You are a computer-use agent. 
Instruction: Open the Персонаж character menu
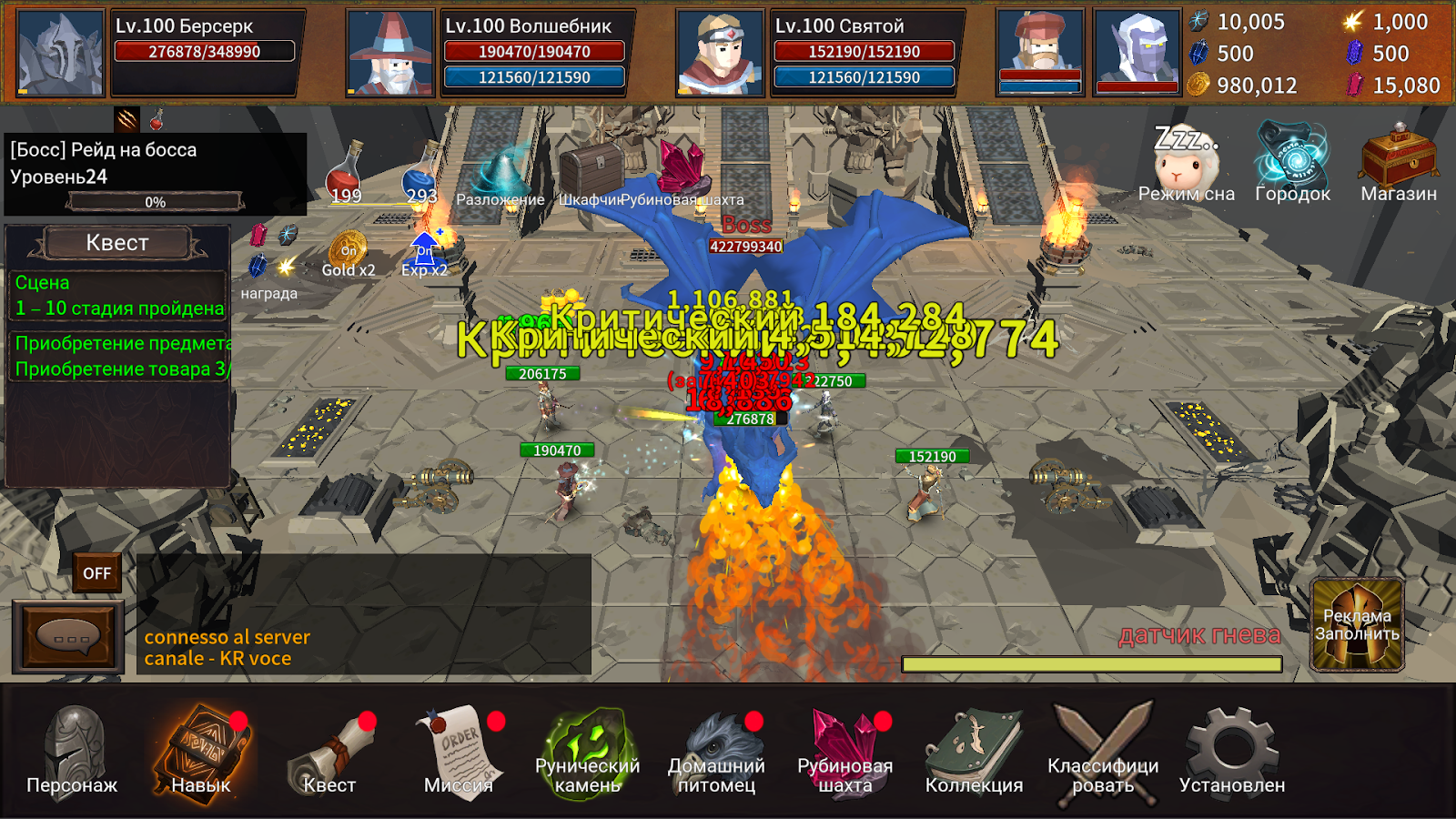coord(73,753)
